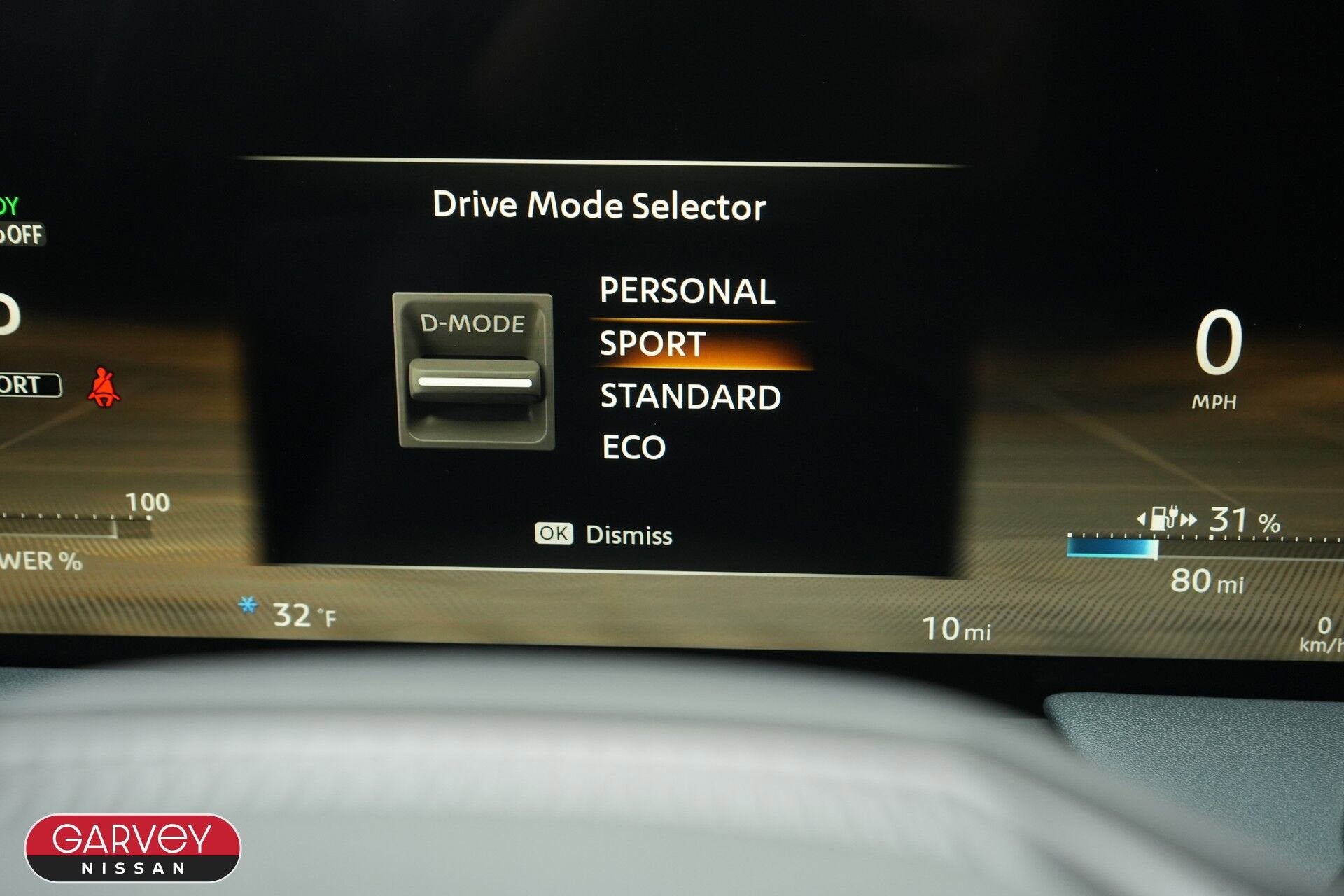Choose the SPORT drive mode
The width and height of the screenshot is (1344, 896).
[653, 344]
